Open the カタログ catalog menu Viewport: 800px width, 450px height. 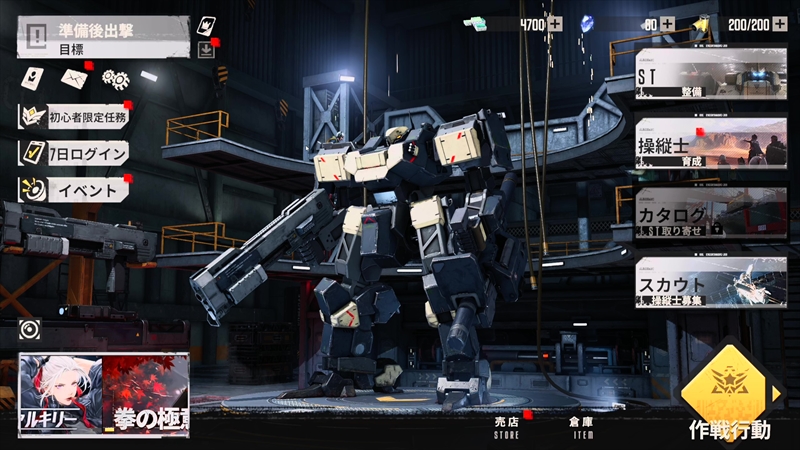click(712, 213)
